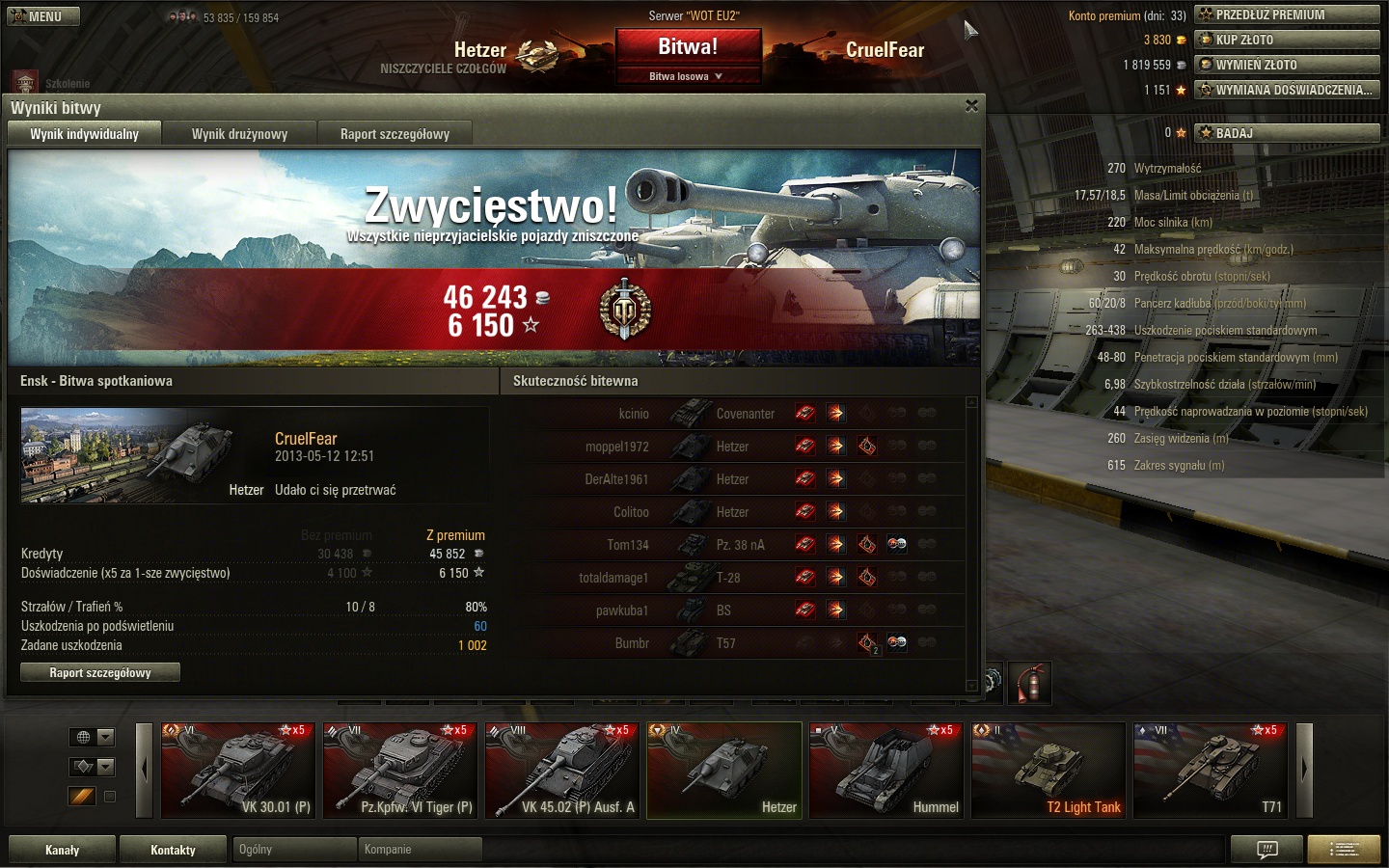Select the Hummel artillery in carousel

click(885, 770)
